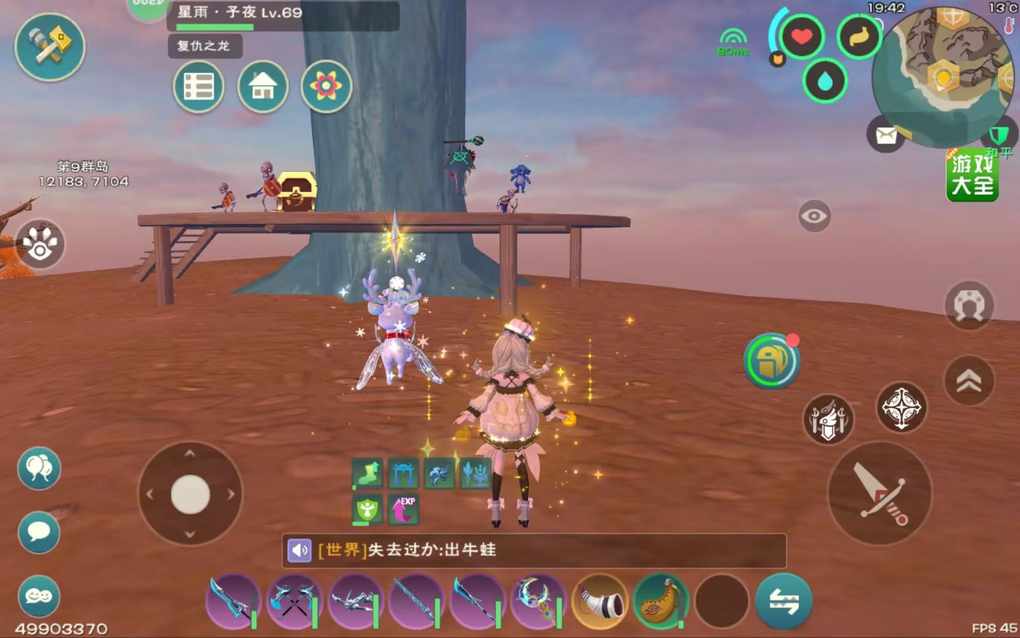Tap the house icon button
The width and height of the screenshot is (1020, 638).
(x=263, y=87)
